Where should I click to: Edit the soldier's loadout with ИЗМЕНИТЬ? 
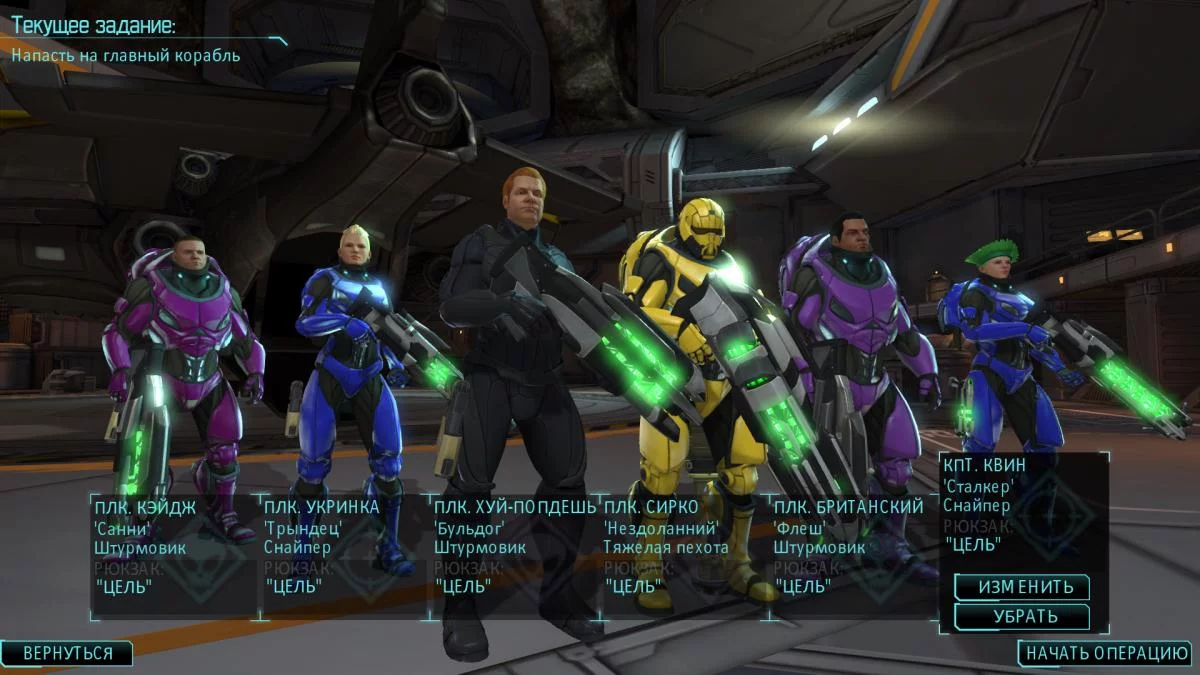click(x=1020, y=587)
